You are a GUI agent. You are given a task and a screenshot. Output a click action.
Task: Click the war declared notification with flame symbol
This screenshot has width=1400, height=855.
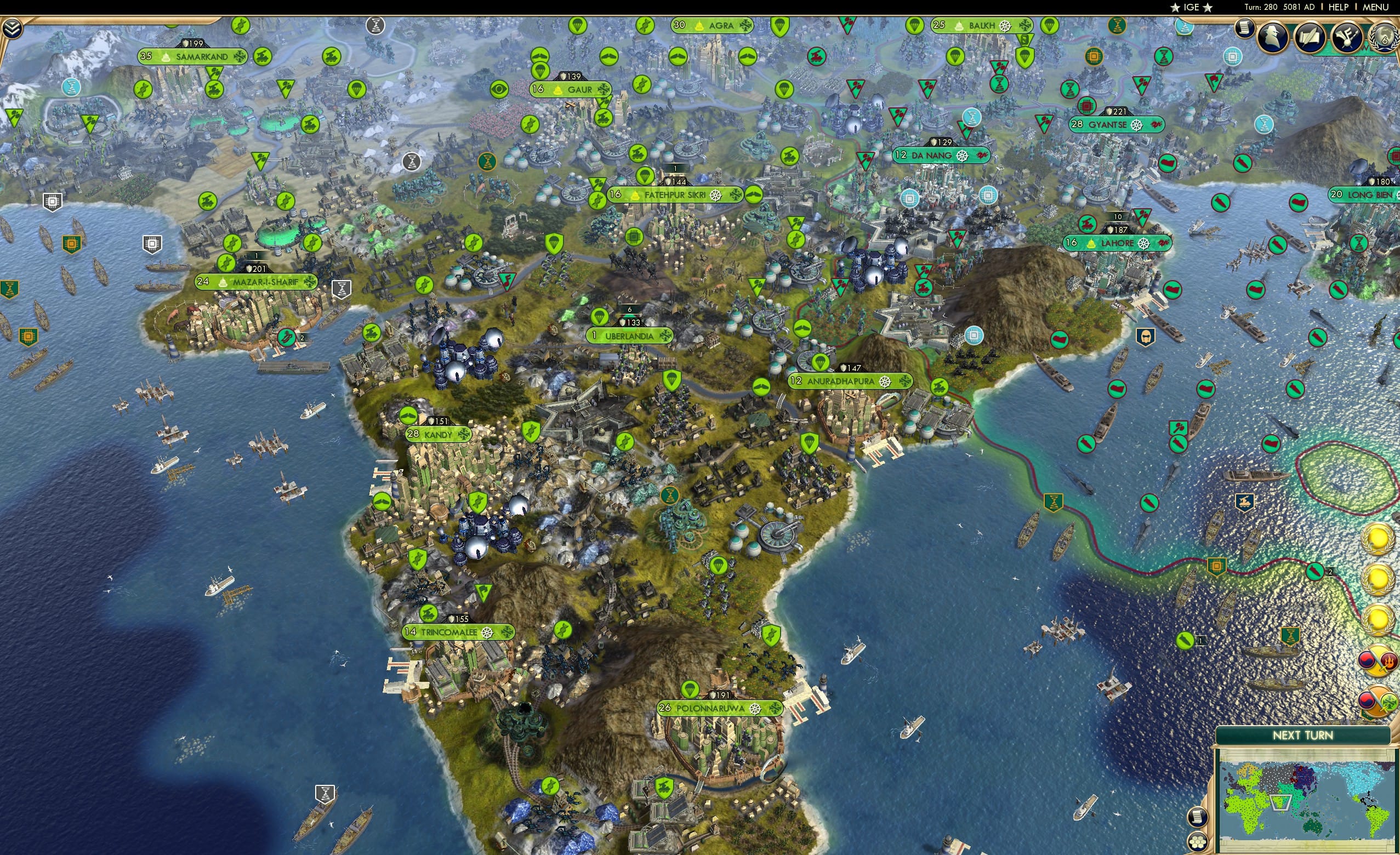point(1378,661)
